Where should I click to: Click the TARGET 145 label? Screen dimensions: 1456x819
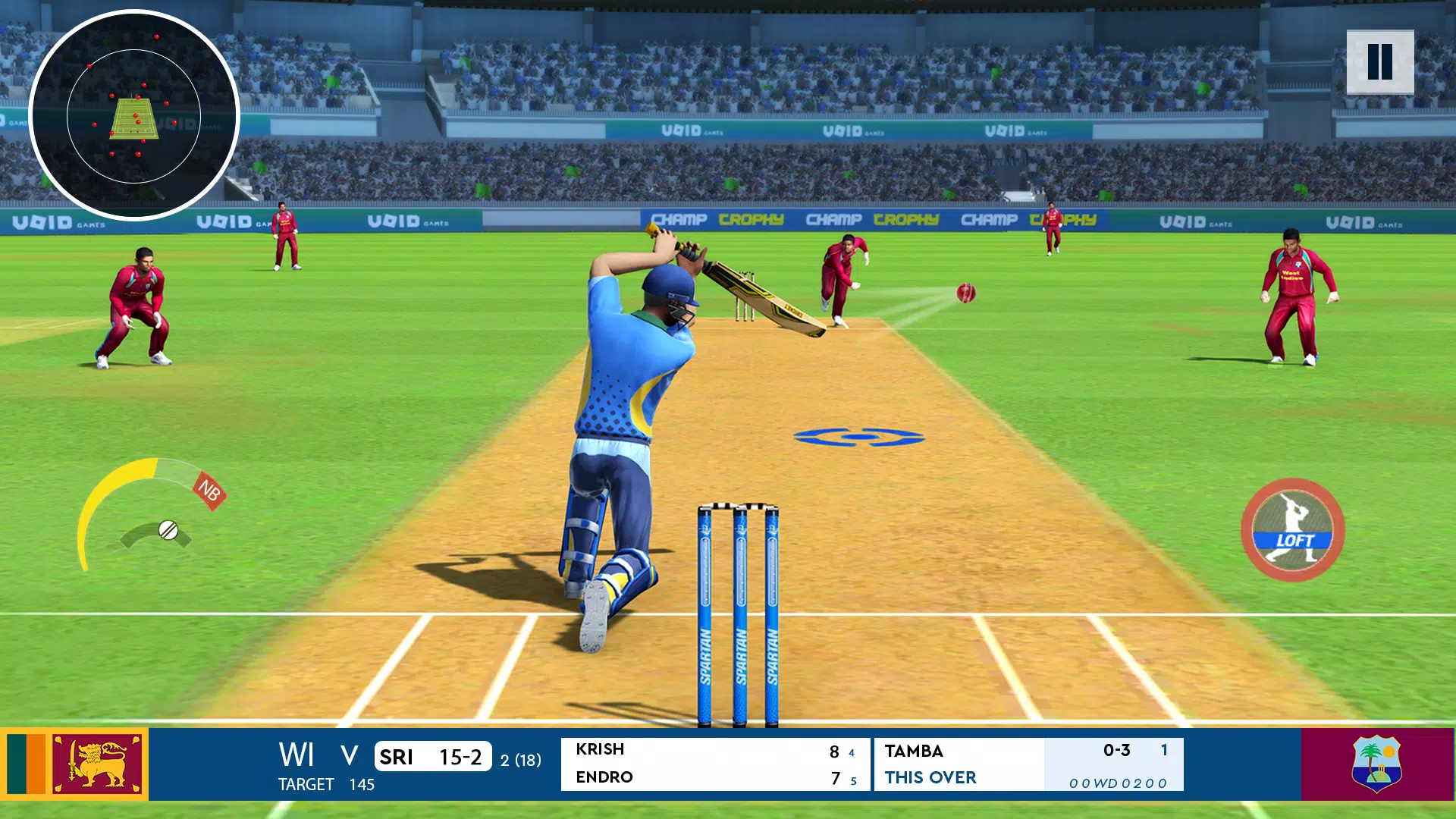[324, 785]
